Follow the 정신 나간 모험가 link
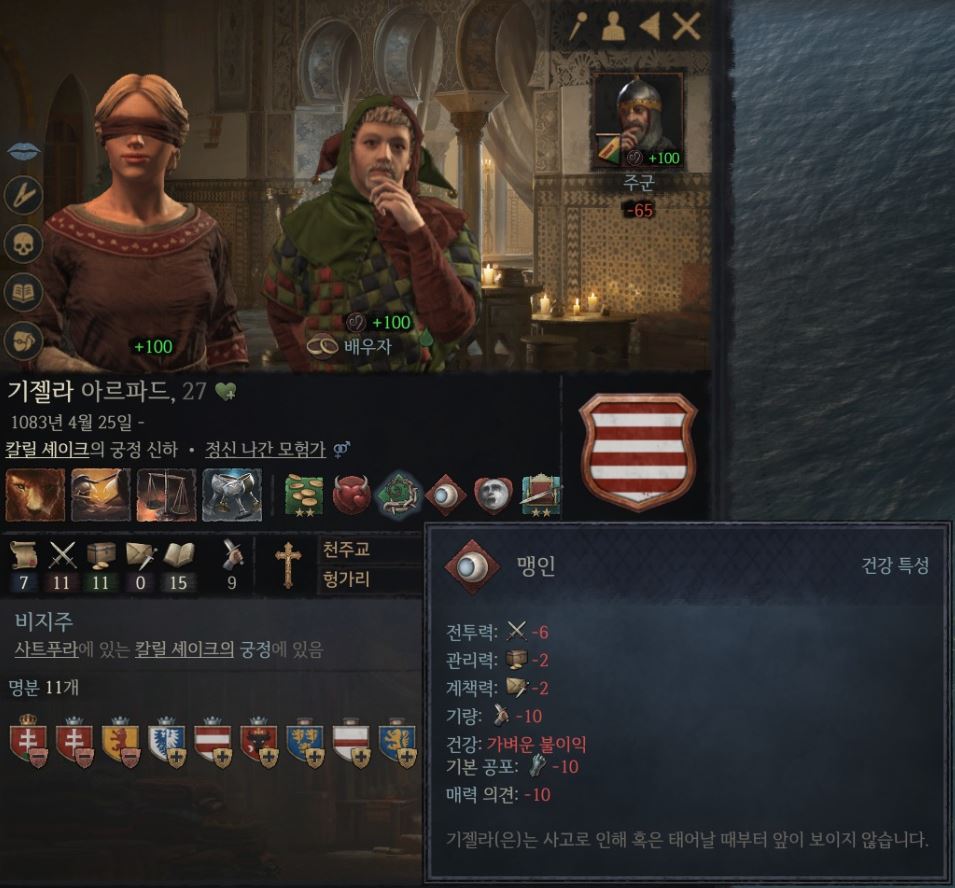Viewport: 955px width, 888px height. pyautogui.click(x=265, y=449)
